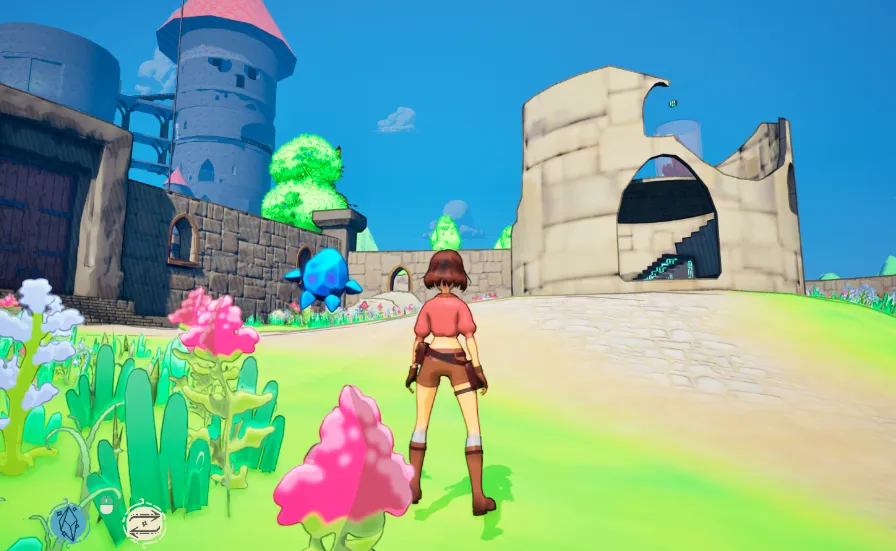Activate the blue crystal ability icon

69,522
